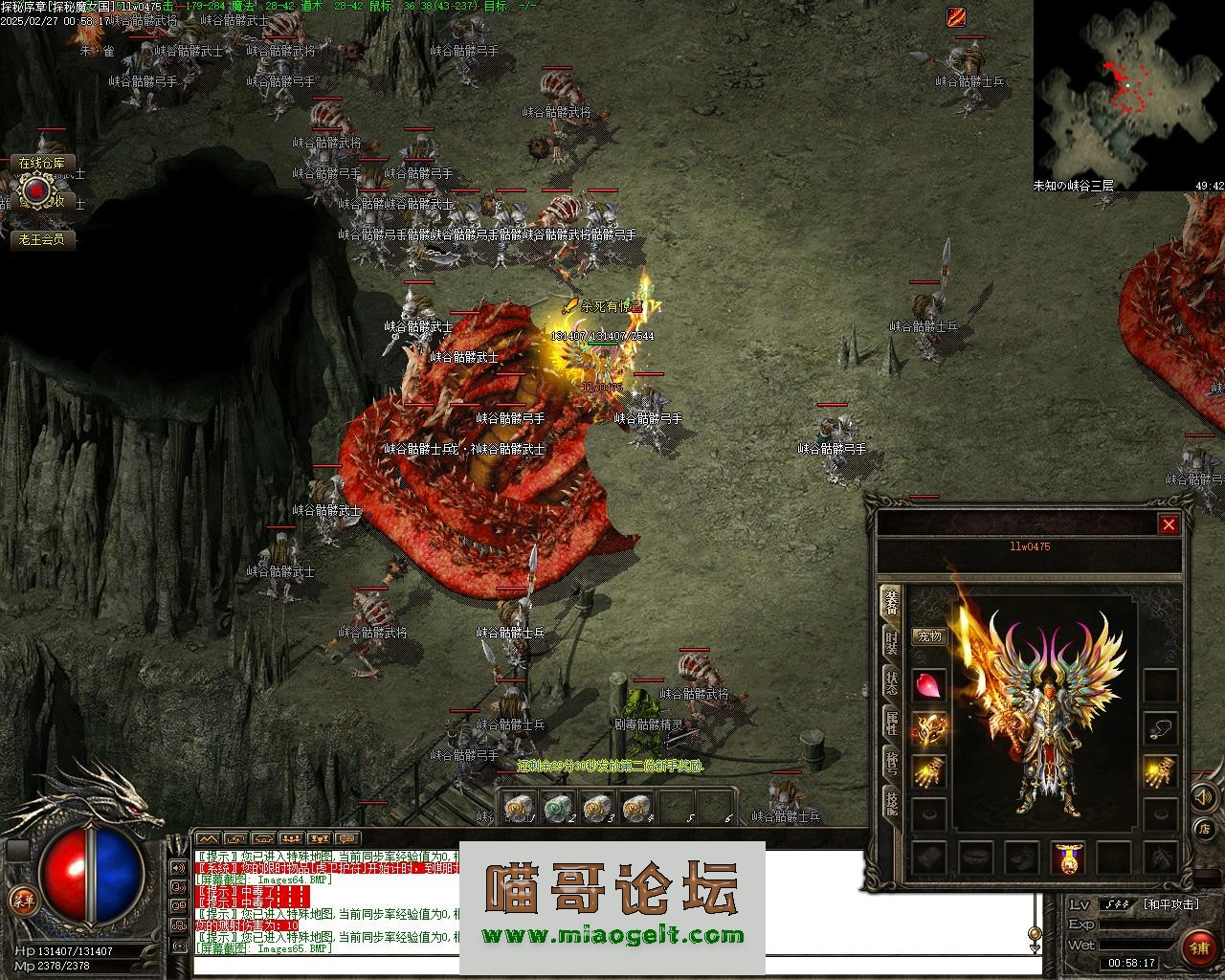Open the minimap of the canyon
Image resolution: width=1225 pixels, height=980 pixels.
[x=1128, y=96]
